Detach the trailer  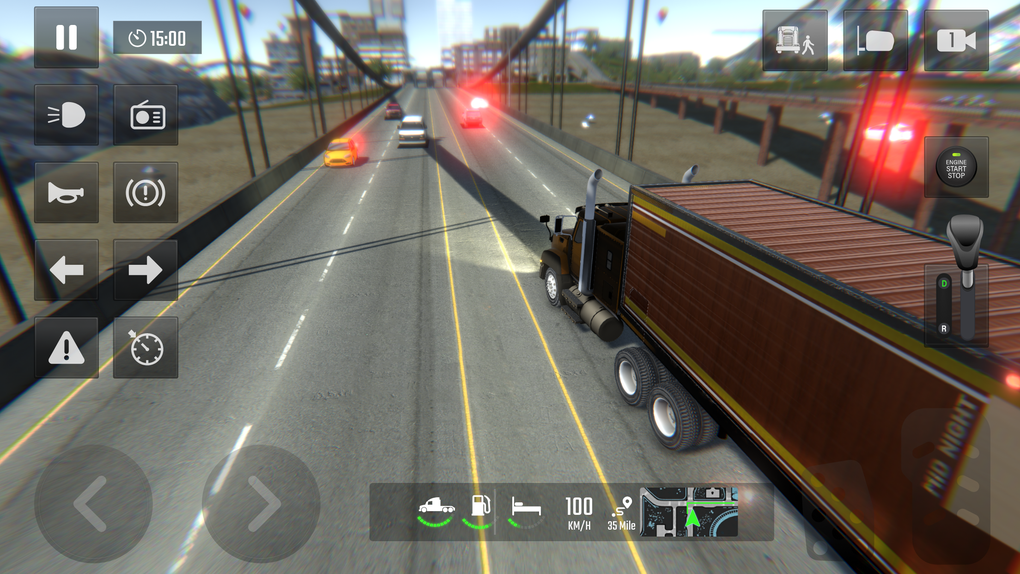click(875, 41)
